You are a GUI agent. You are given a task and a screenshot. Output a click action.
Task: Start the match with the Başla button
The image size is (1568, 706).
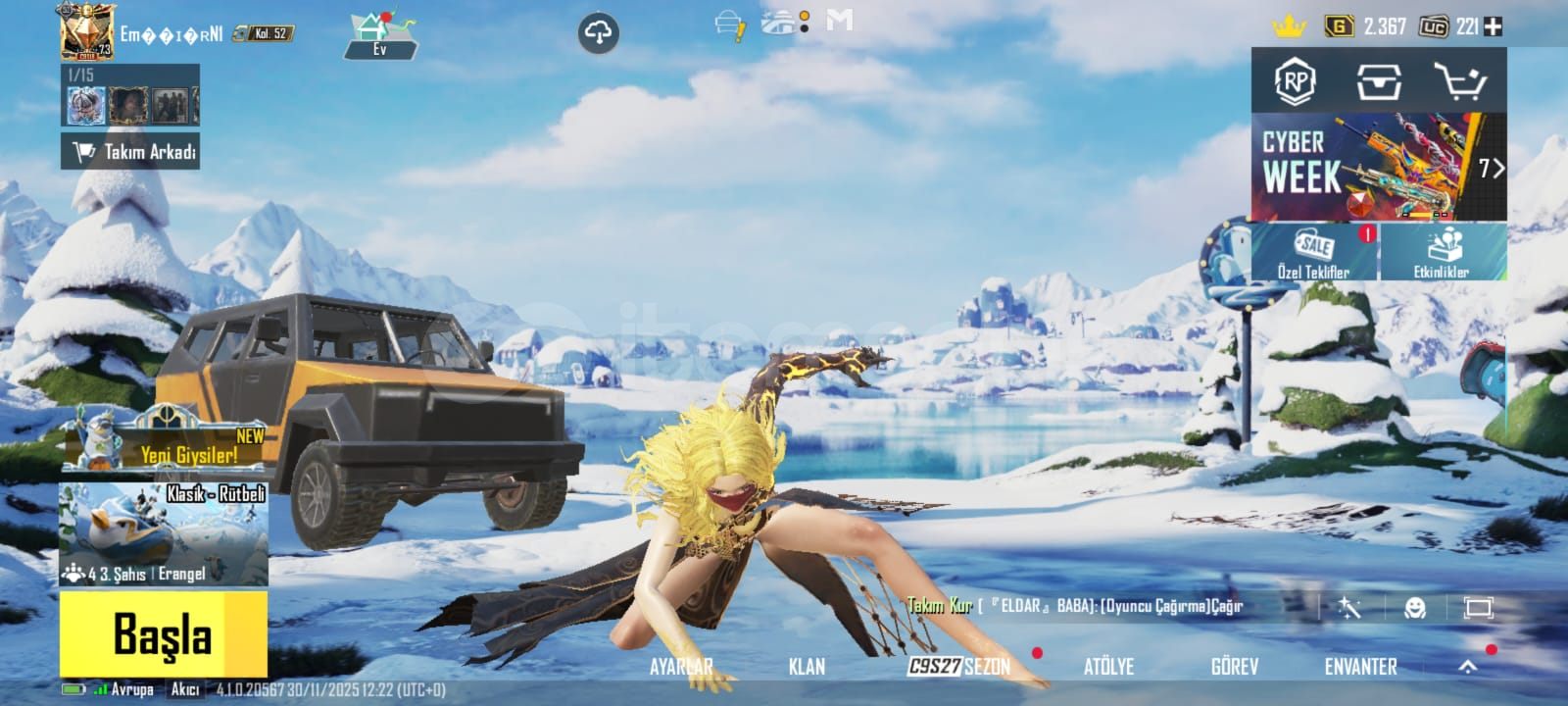(163, 633)
